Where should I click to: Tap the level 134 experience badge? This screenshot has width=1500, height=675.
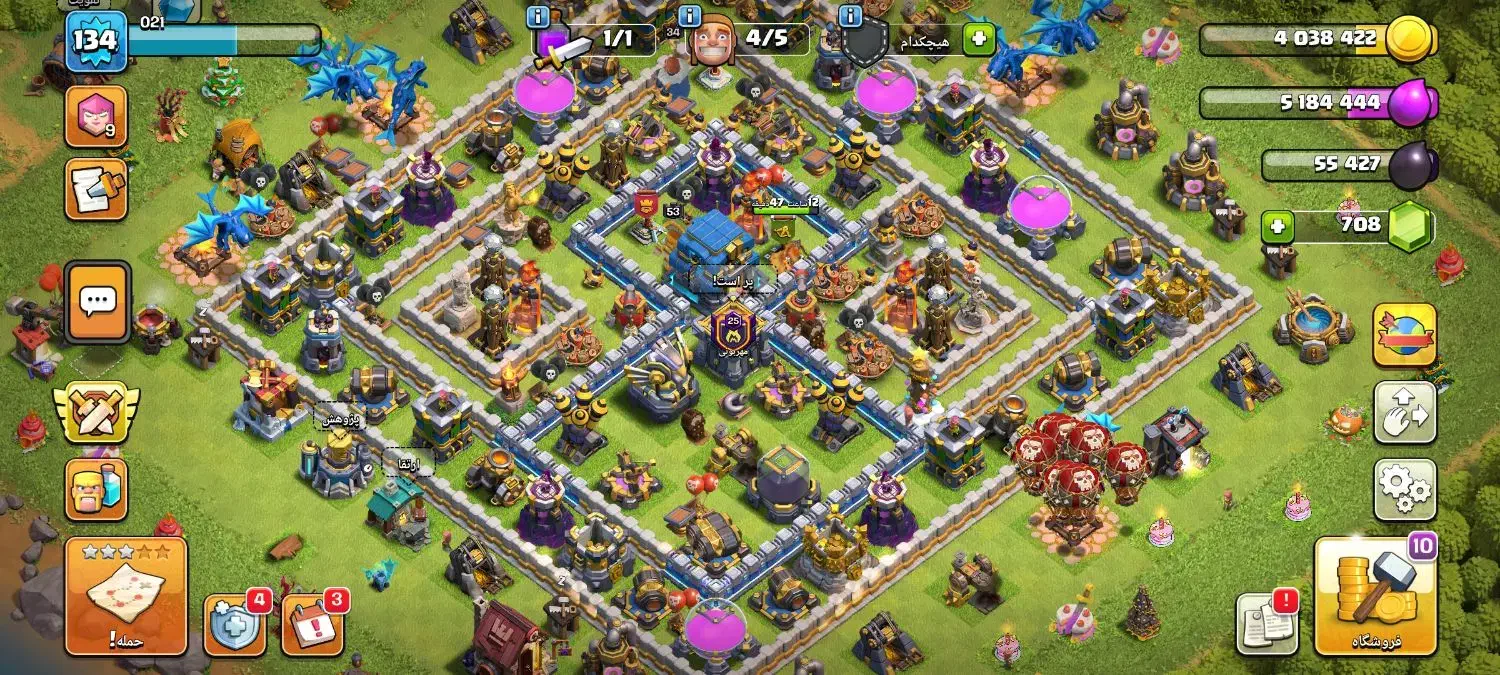tap(96, 42)
